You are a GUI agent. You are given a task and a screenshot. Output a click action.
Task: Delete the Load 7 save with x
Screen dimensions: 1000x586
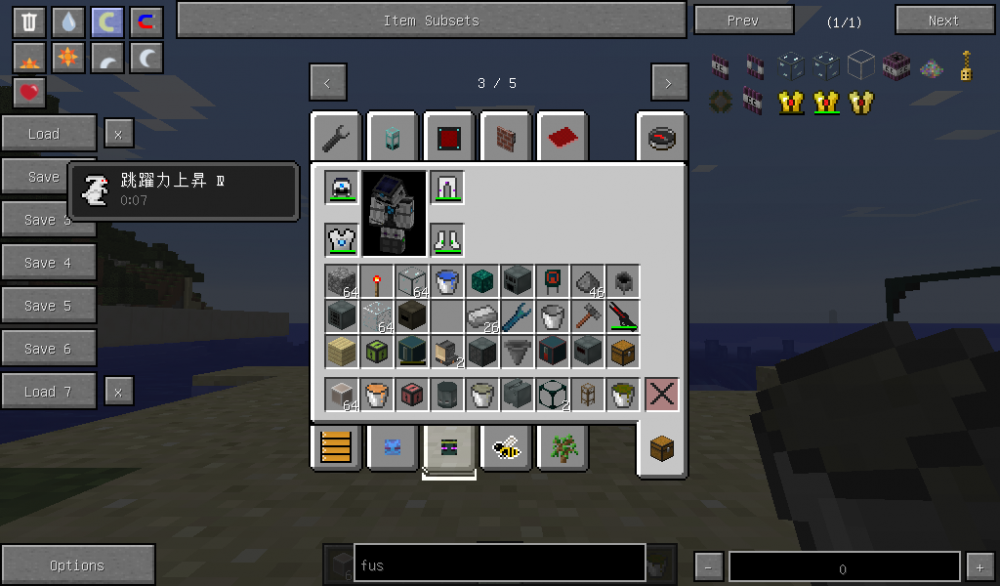click(x=118, y=392)
